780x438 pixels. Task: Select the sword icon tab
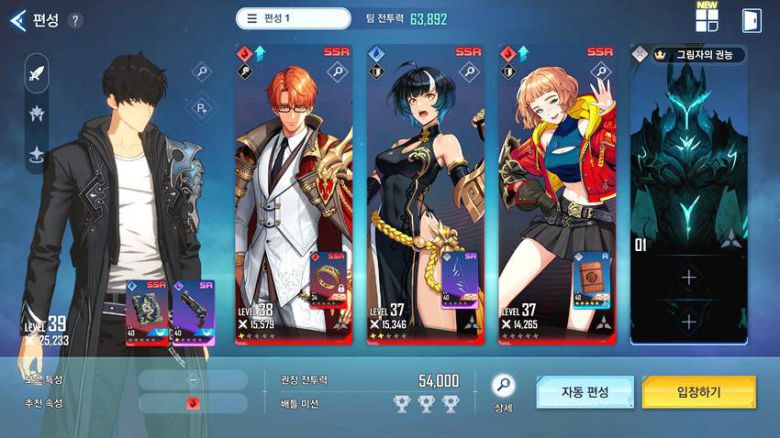pos(37,73)
